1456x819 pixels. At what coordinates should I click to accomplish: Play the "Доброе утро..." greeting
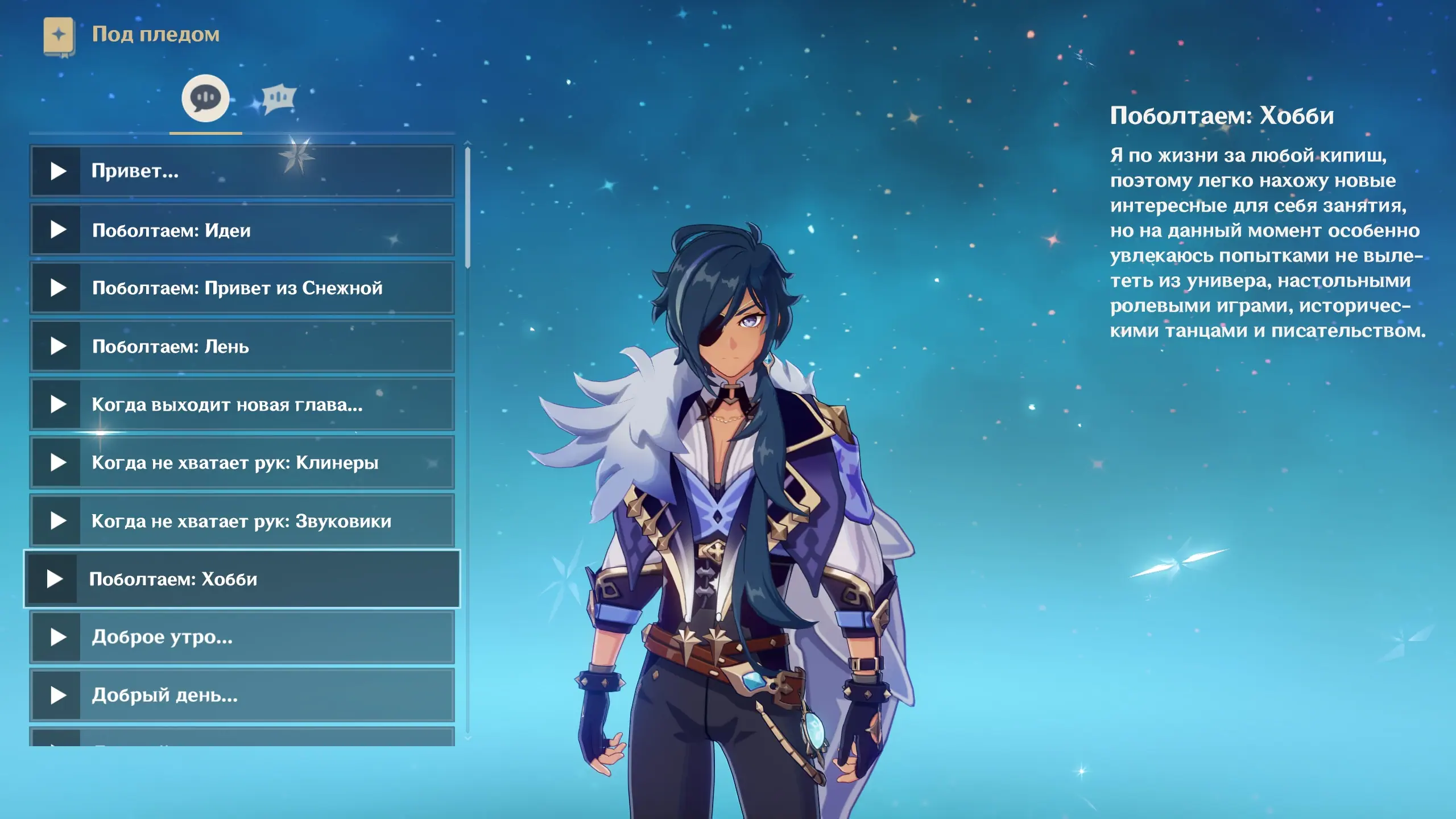pyautogui.click(x=242, y=637)
